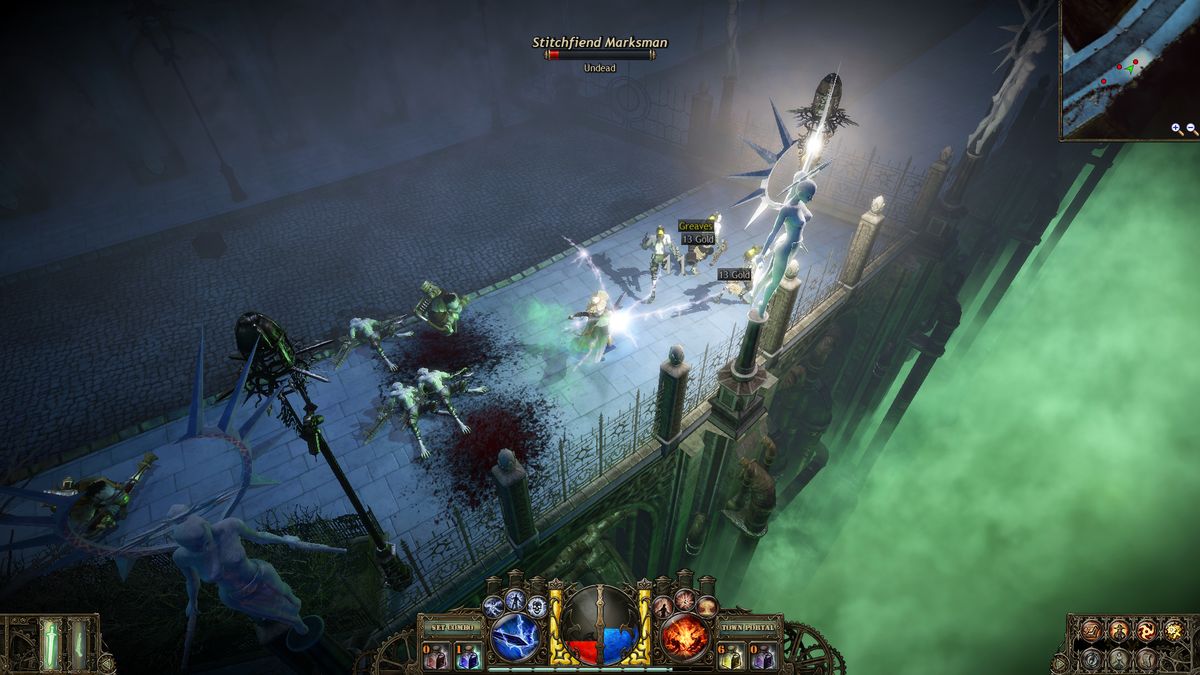Use the green potion with count 1
Viewport: 1200px width, 675px height.
pos(467,656)
